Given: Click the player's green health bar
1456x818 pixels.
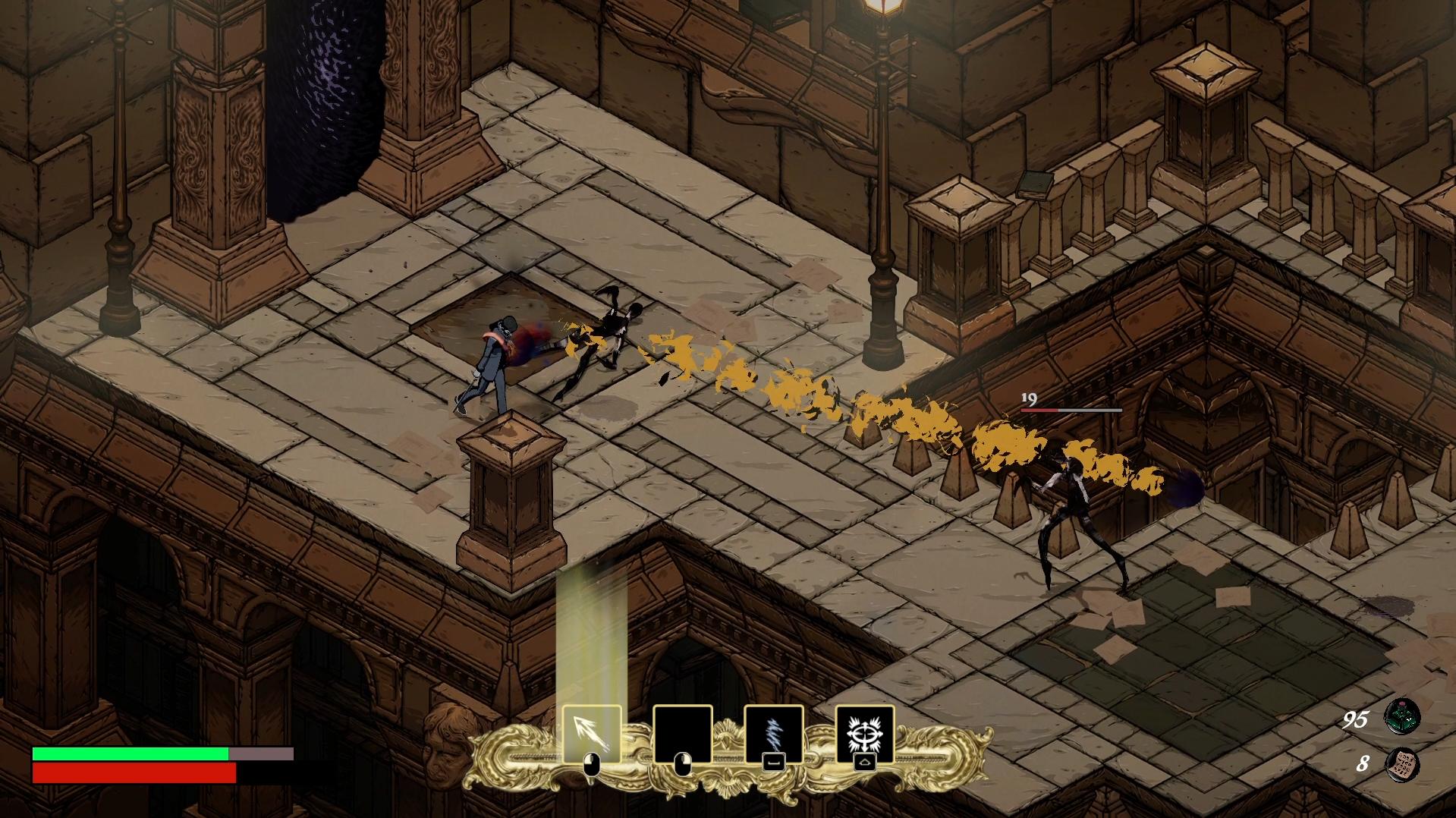Looking at the screenshot, I should pos(129,754).
